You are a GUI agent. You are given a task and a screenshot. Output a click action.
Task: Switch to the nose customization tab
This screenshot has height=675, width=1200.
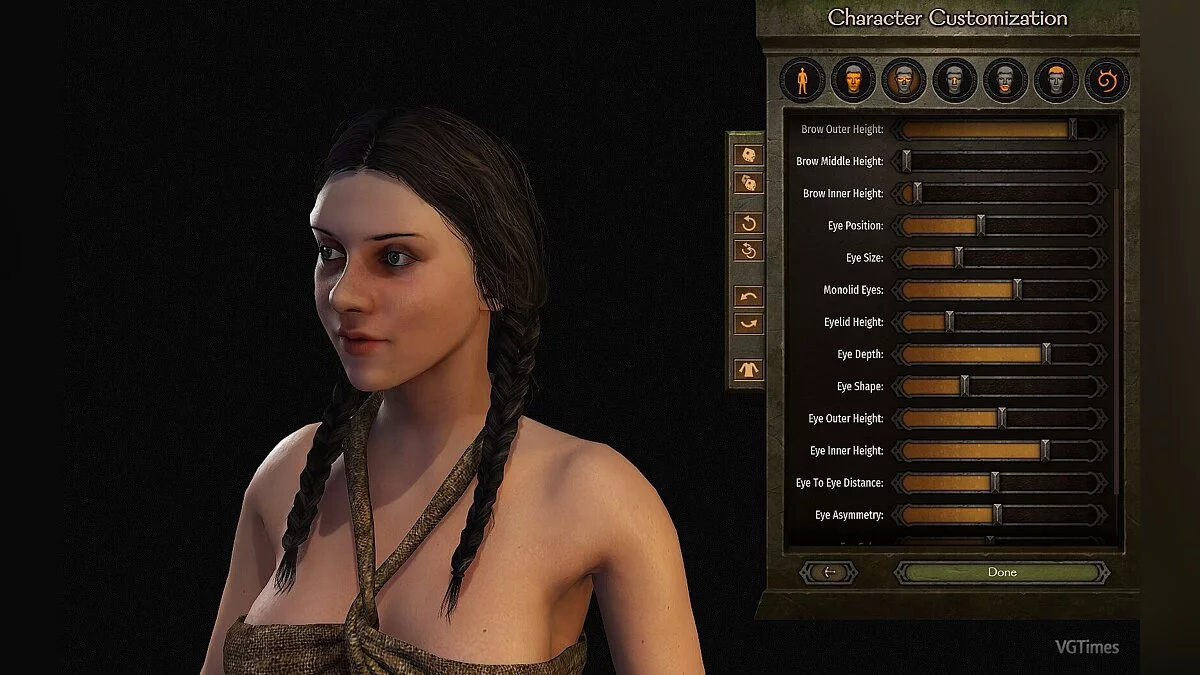coord(955,80)
